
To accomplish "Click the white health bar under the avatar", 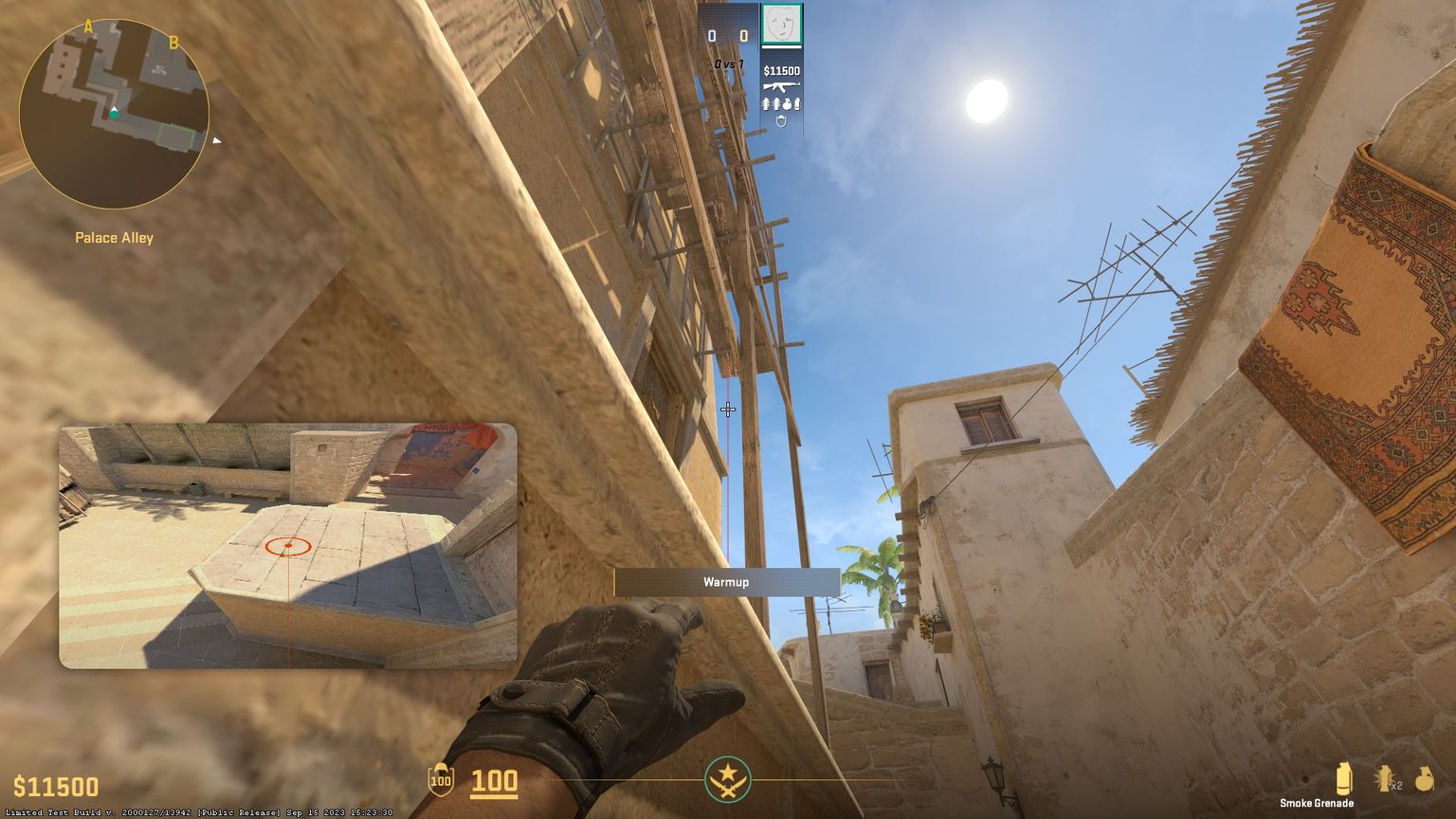I will point(782,46).
